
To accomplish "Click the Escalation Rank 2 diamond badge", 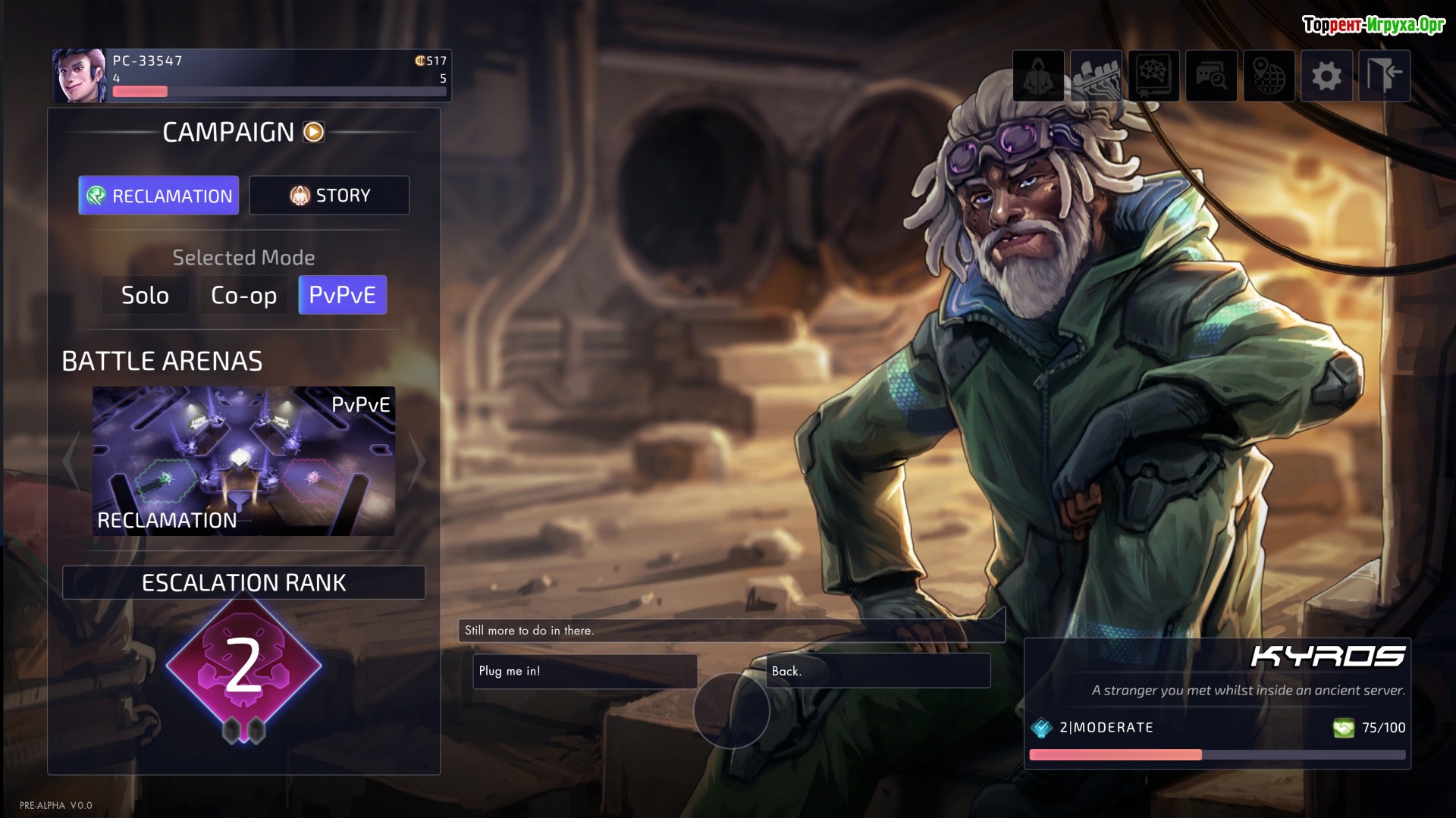I will pos(243,666).
